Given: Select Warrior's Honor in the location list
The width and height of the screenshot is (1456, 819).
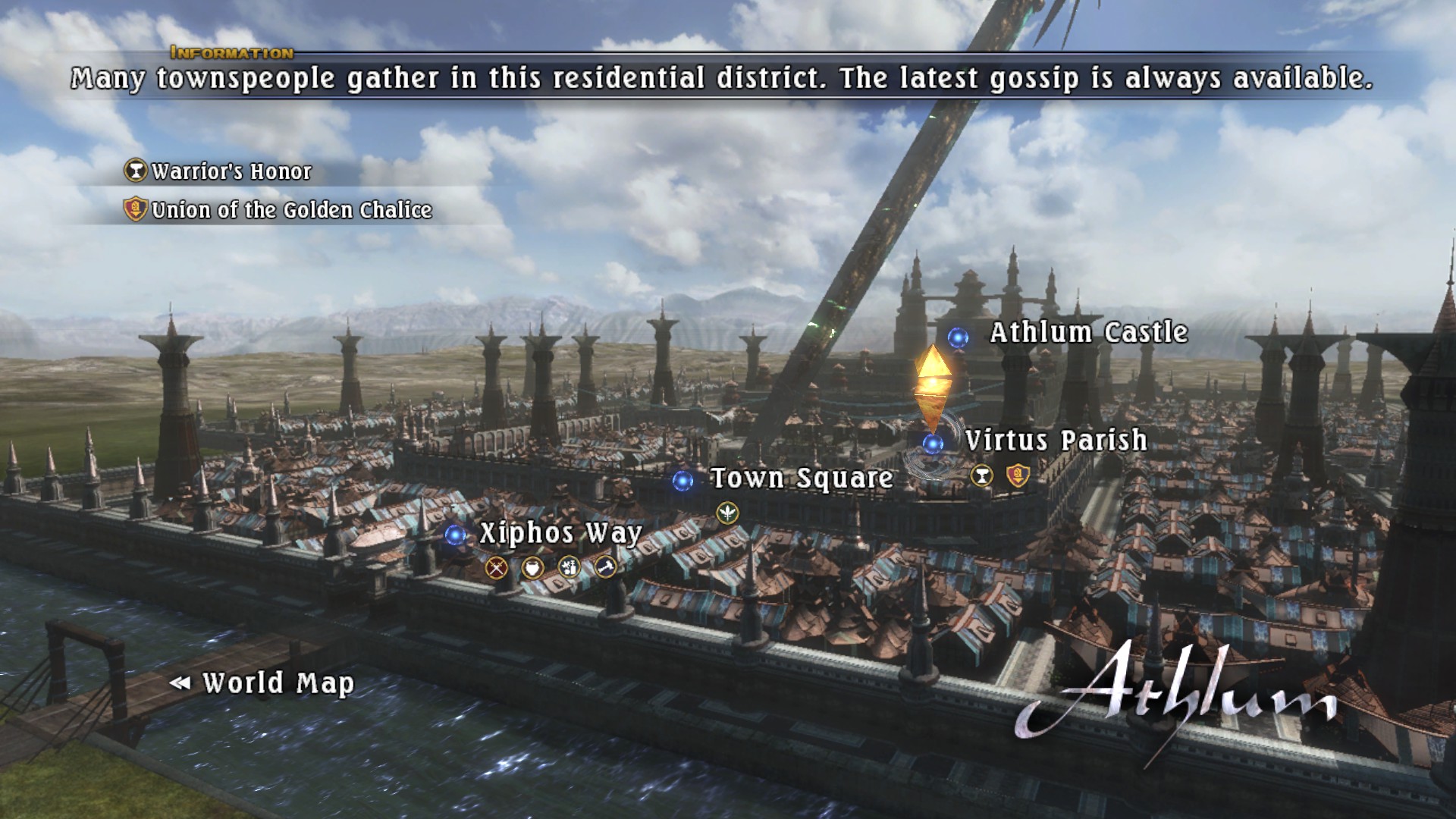Looking at the screenshot, I should click(x=231, y=172).
